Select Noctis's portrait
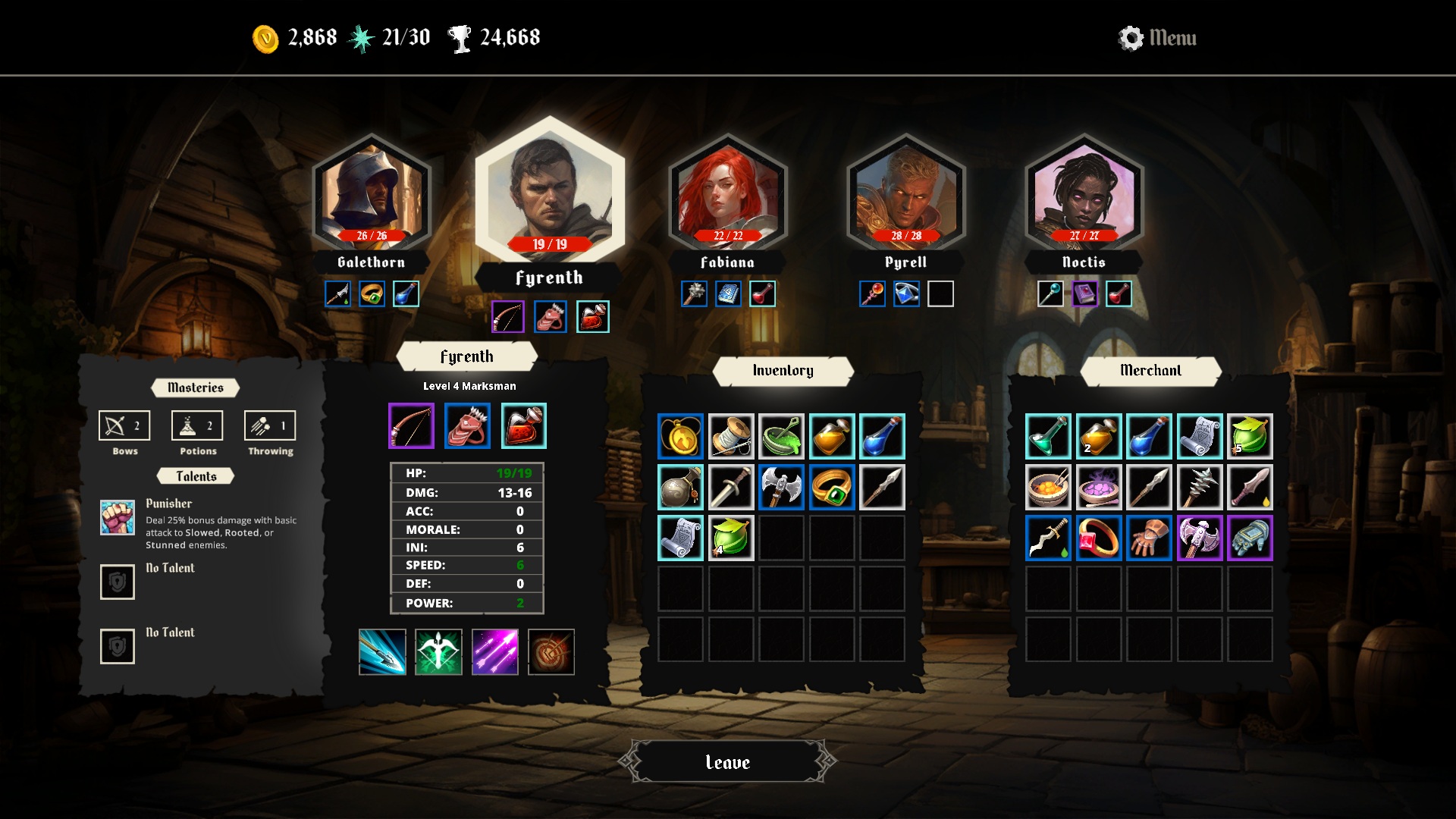1456x819 pixels. (1084, 195)
